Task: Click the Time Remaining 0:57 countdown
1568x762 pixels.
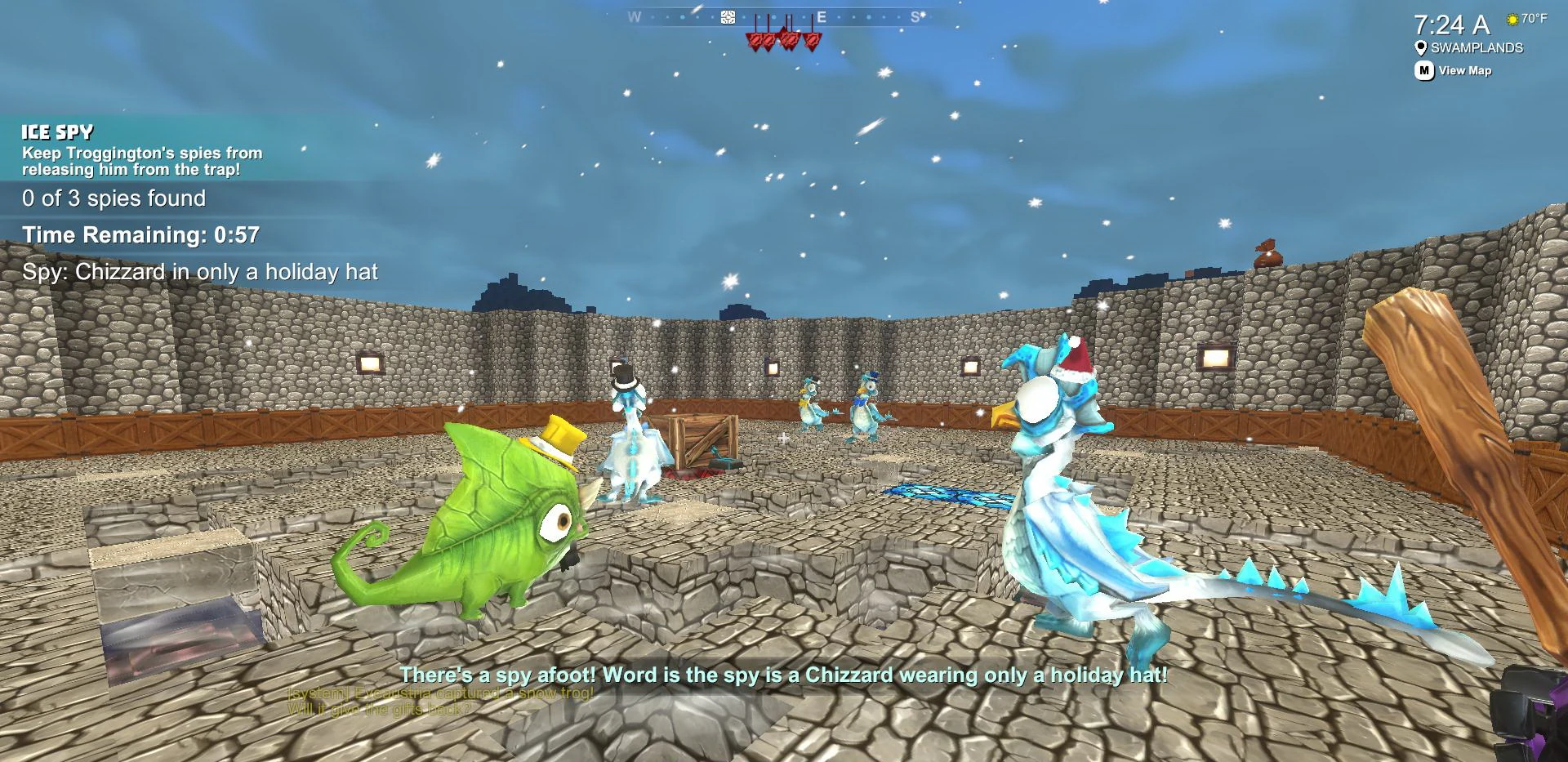Action: point(140,234)
